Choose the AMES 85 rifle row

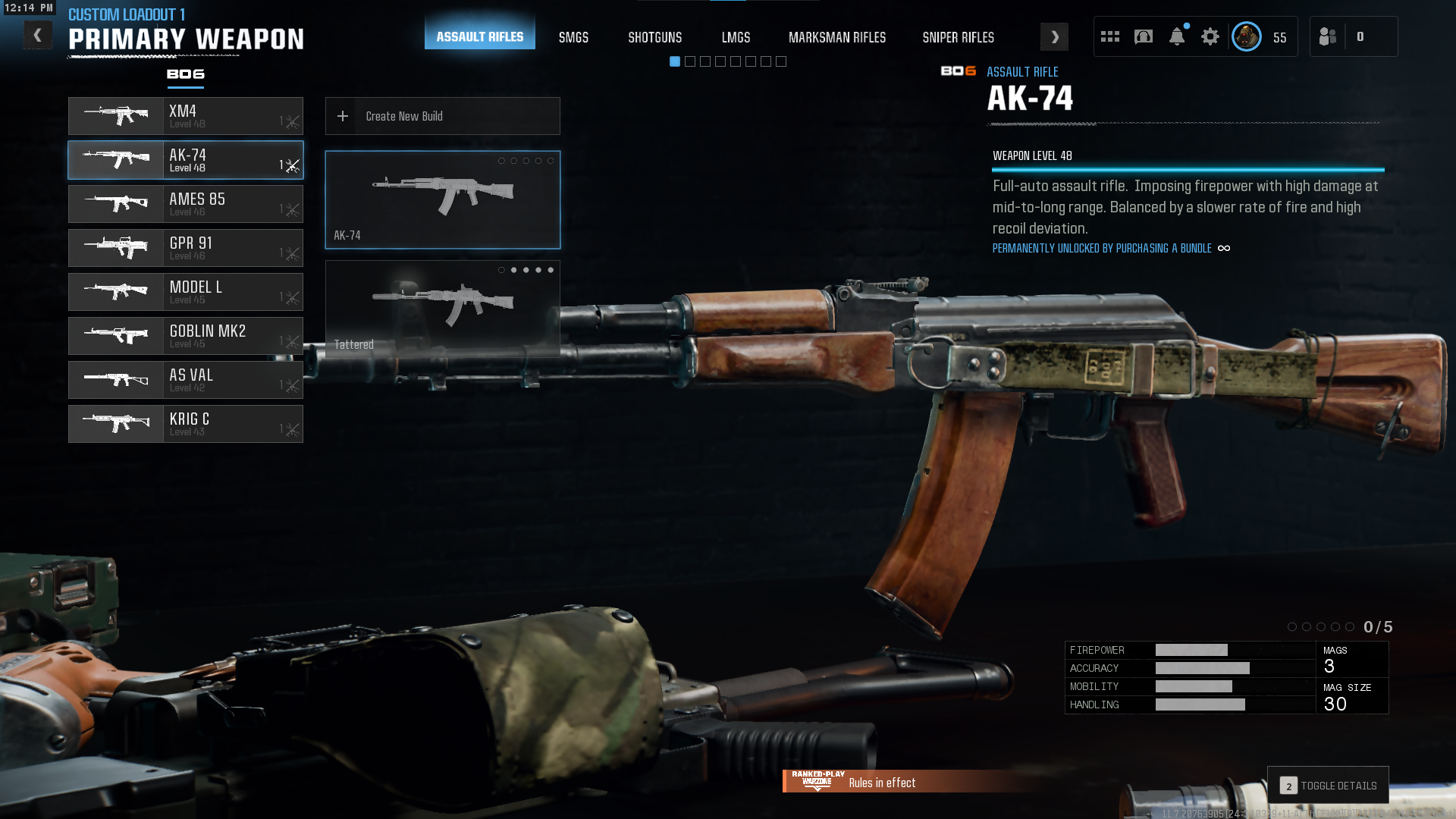tap(186, 204)
